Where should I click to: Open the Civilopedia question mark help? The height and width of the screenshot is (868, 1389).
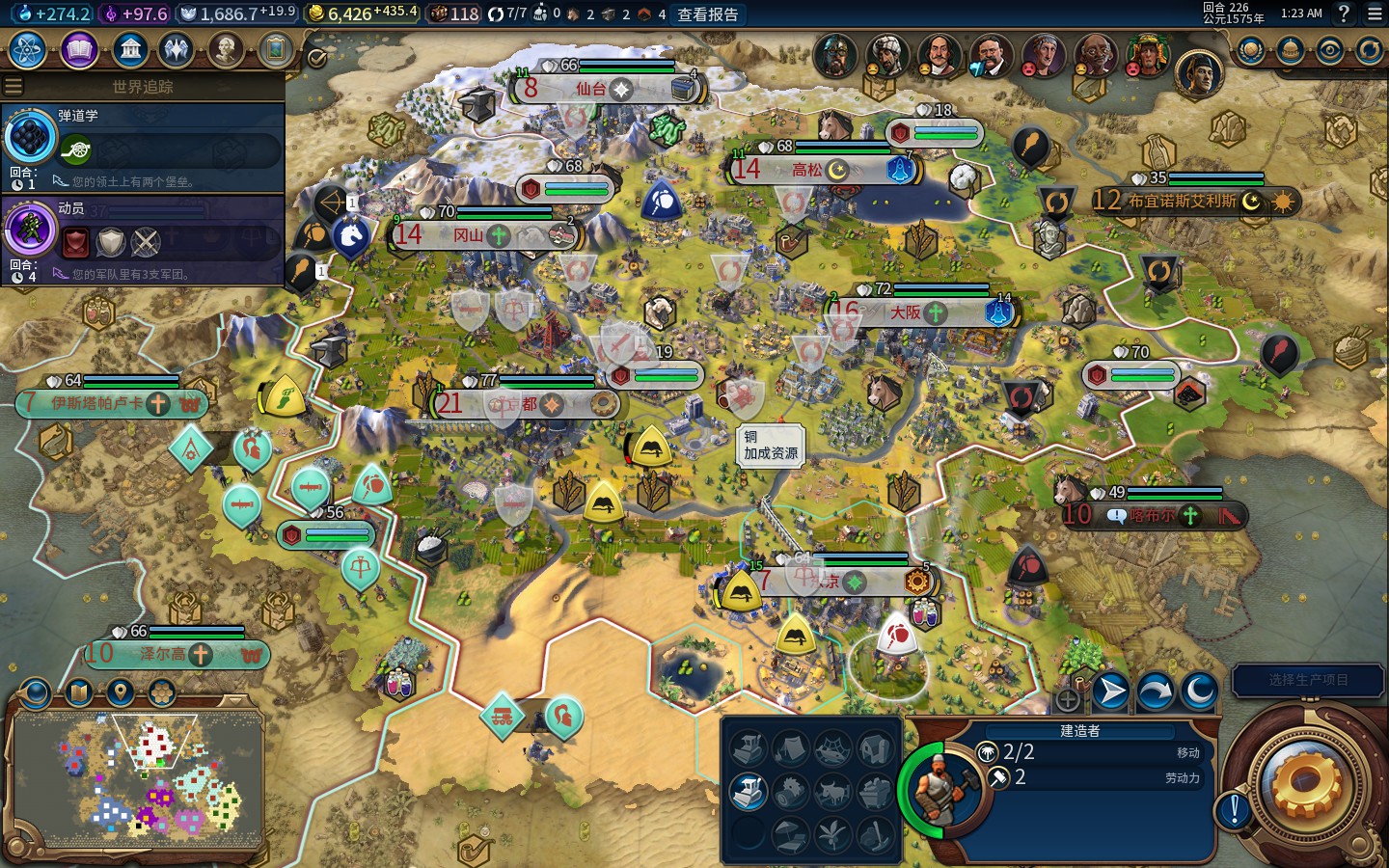pyautogui.click(x=1344, y=14)
